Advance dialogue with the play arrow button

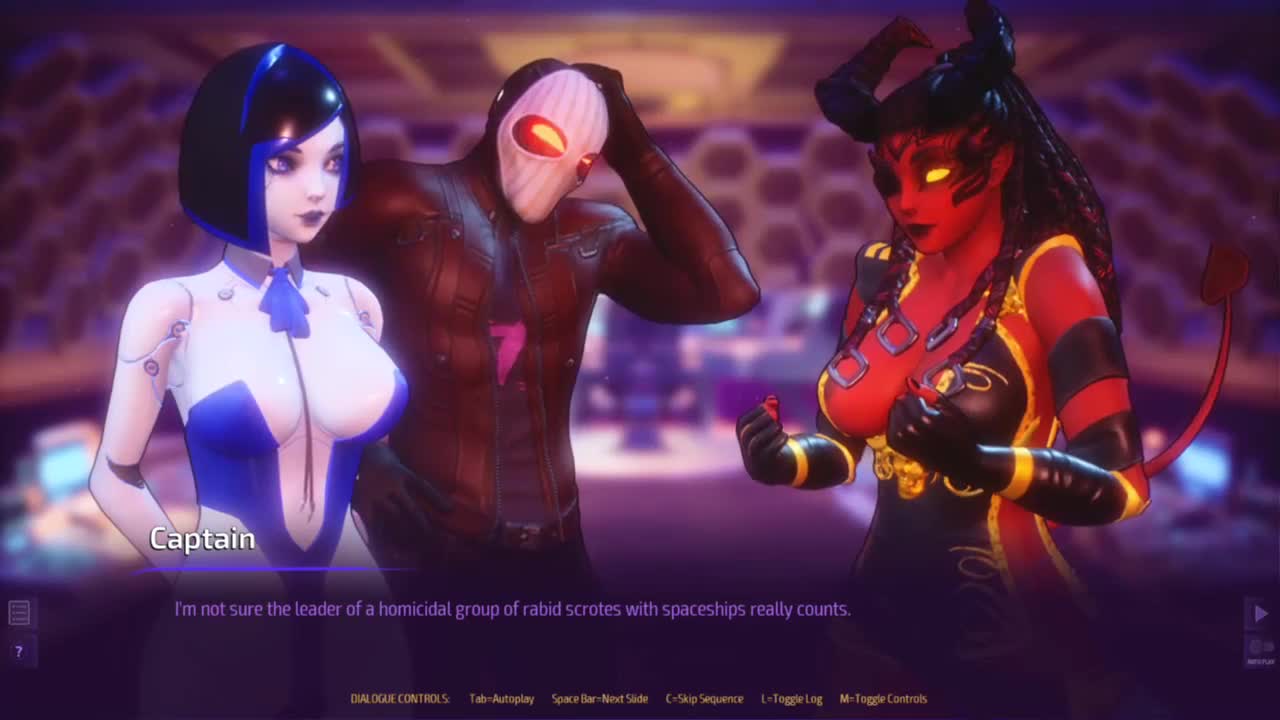coord(1260,613)
